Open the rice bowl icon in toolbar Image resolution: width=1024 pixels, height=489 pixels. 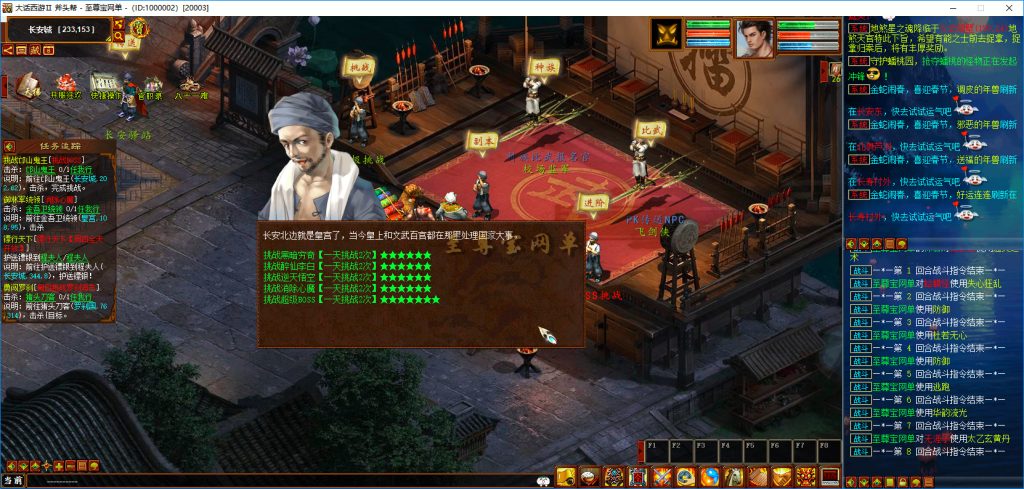click(x=589, y=476)
